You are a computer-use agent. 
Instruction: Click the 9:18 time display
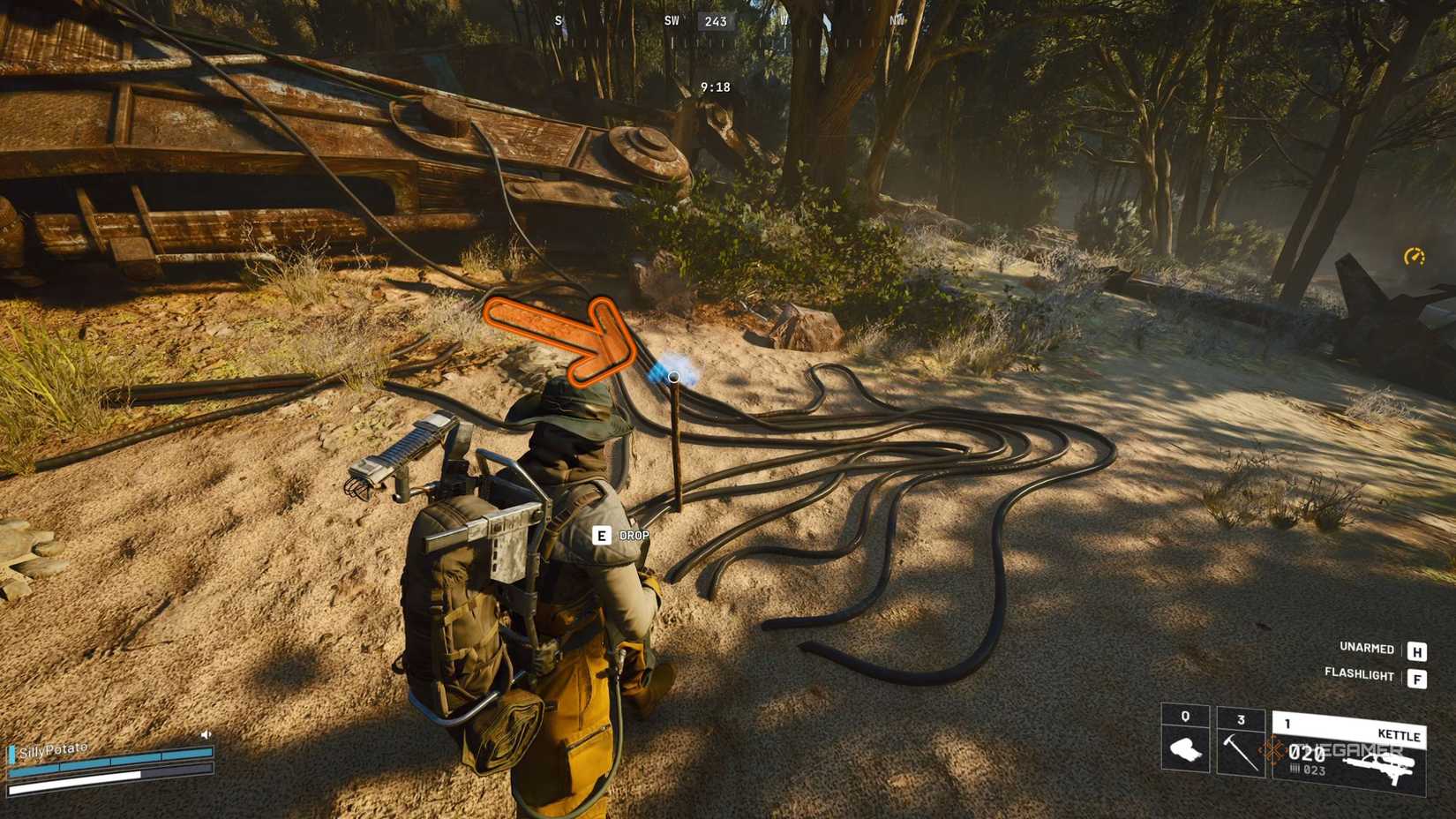coord(717,86)
